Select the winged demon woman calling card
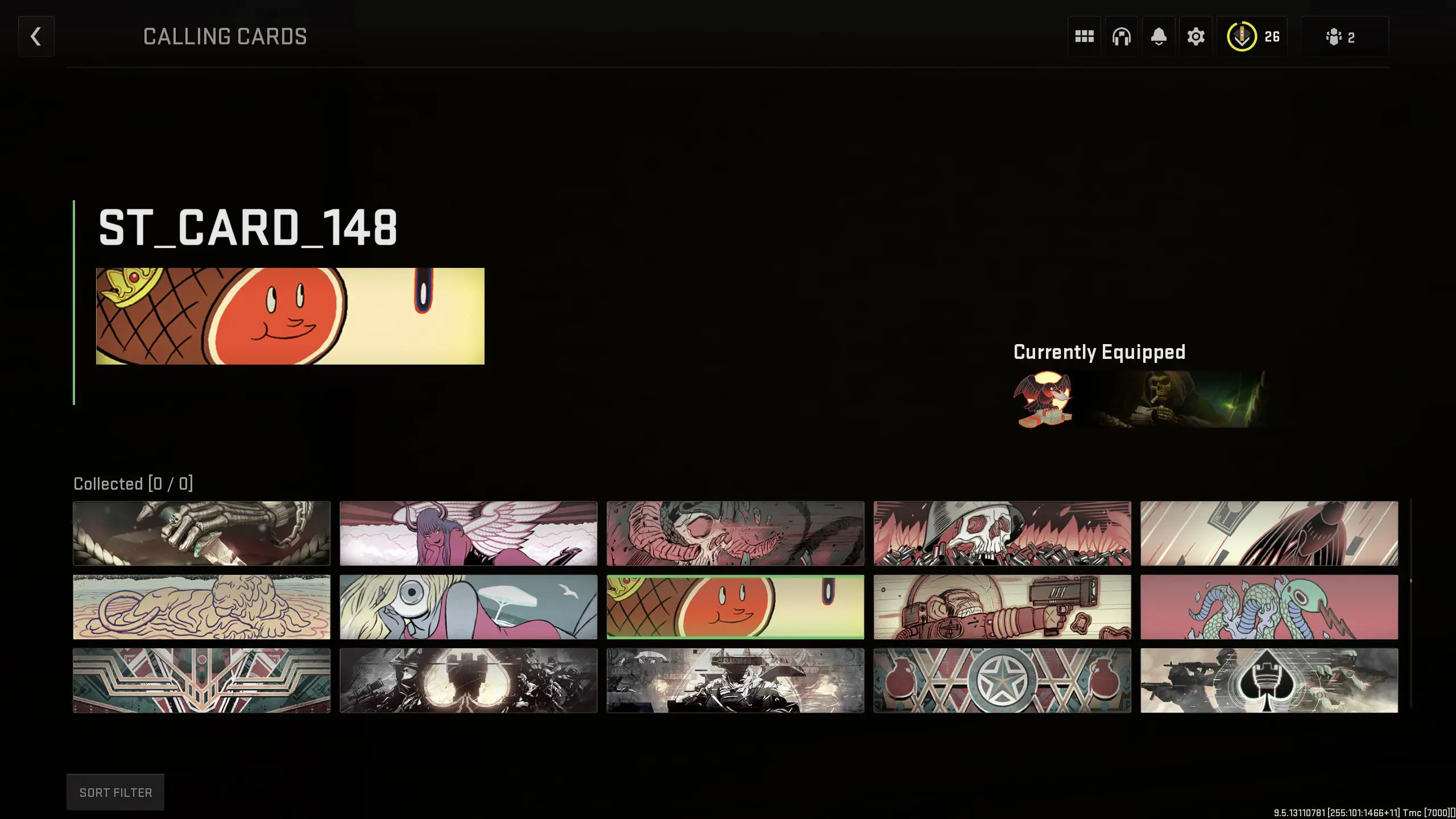1456x819 pixels. 469,533
